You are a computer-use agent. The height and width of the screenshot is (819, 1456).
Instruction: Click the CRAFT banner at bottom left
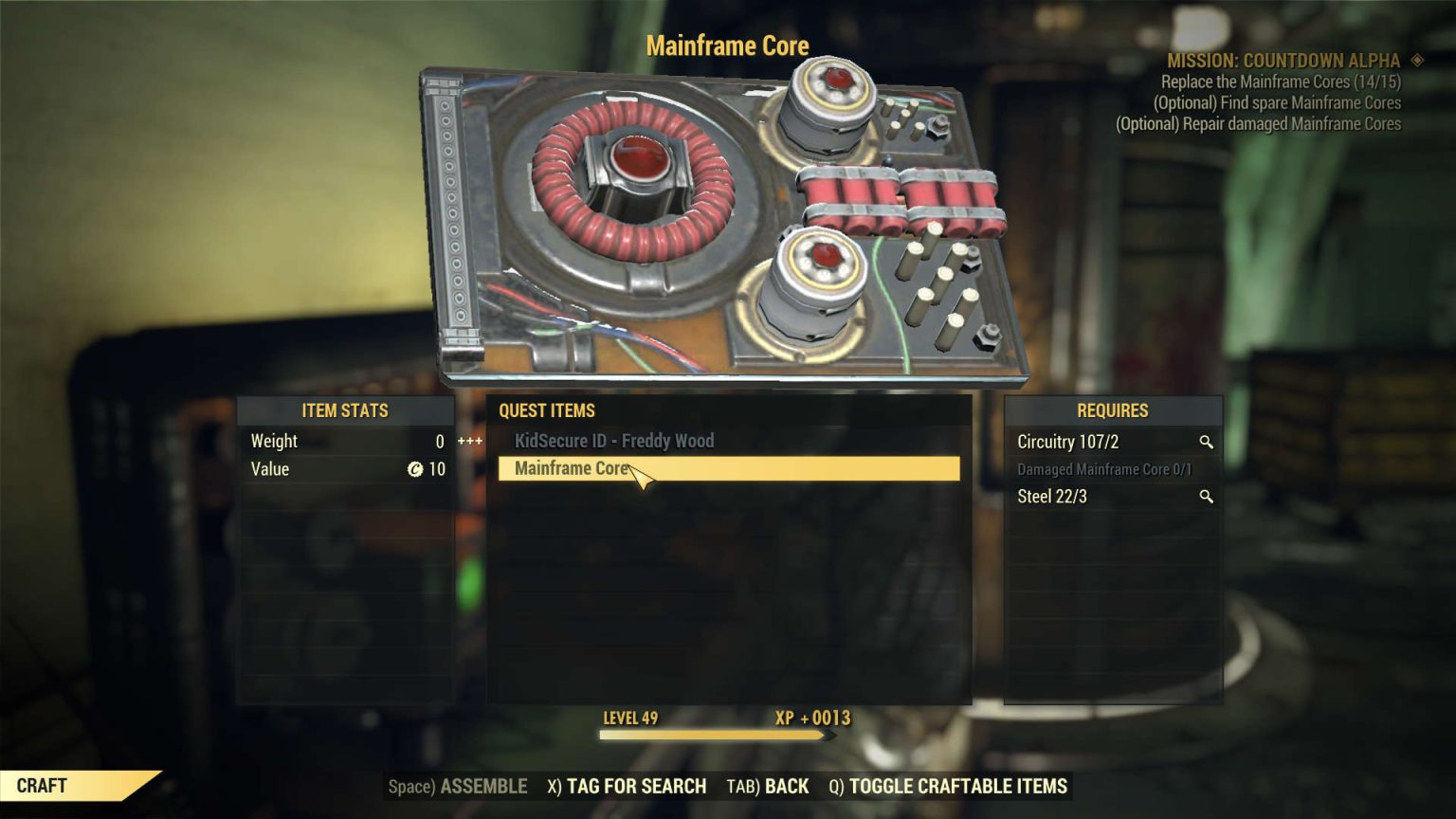pos(43,786)
